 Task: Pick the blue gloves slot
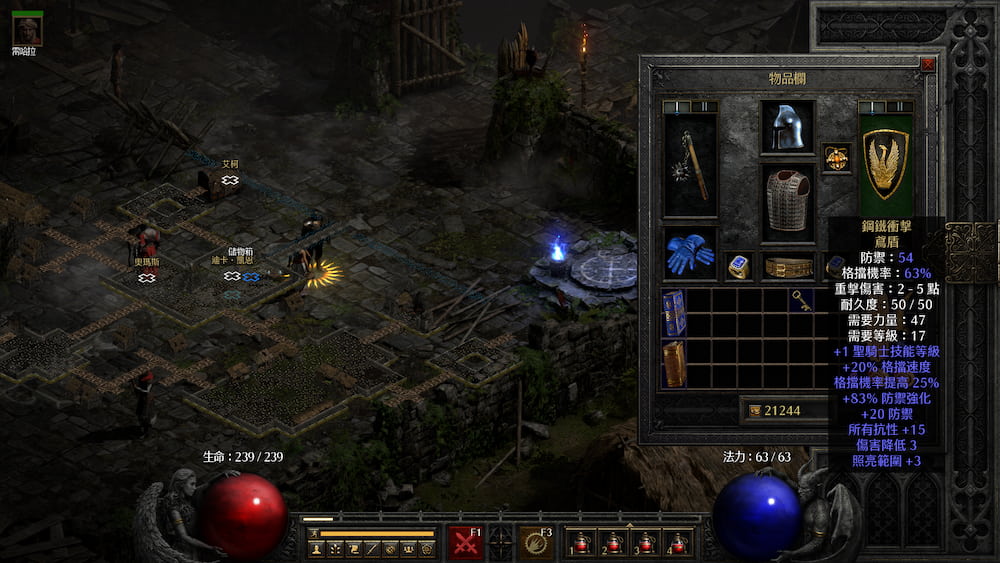pyautogui.click(x=690, y=254)
